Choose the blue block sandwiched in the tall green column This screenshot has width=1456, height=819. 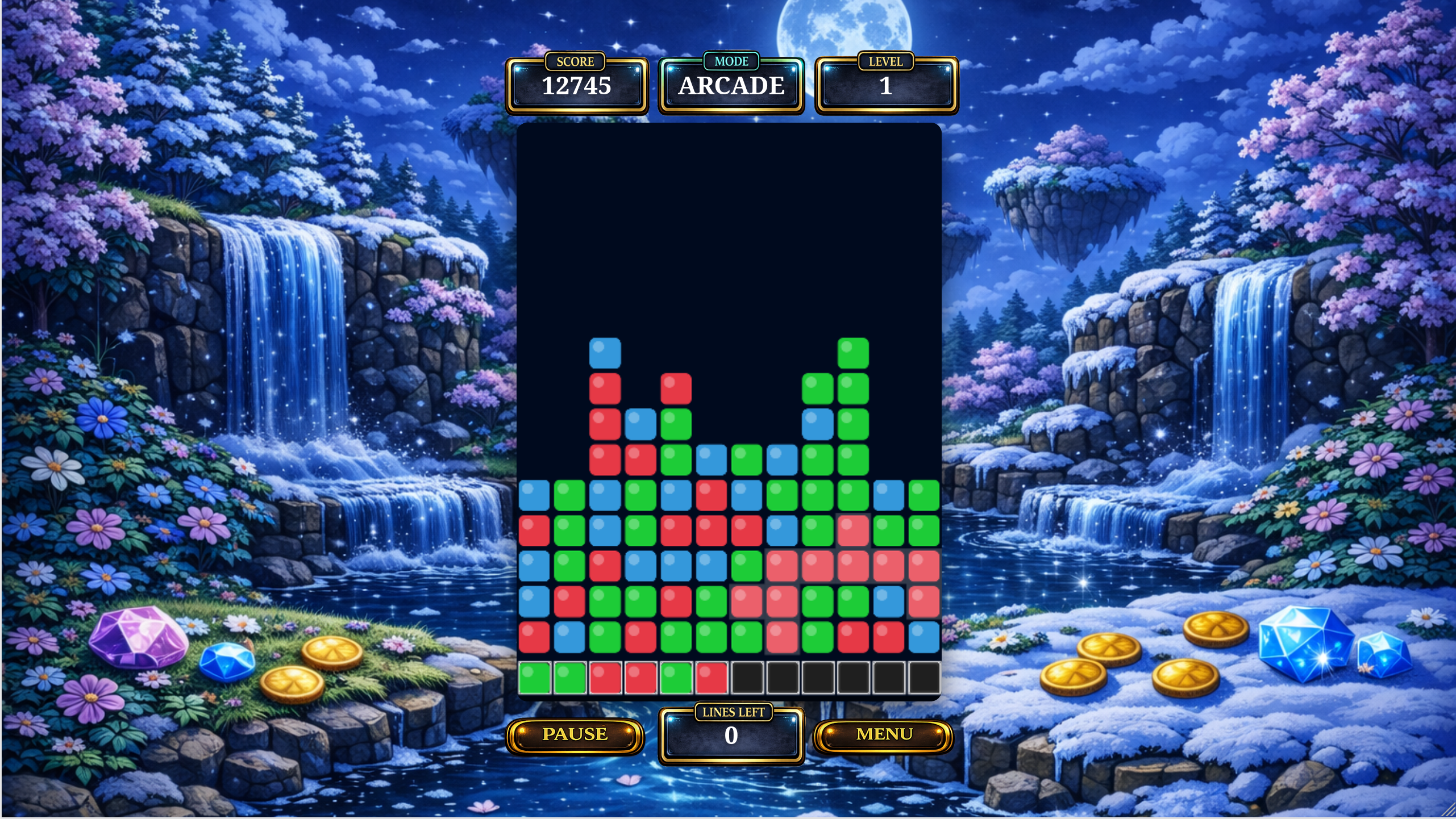coord(817,424)
